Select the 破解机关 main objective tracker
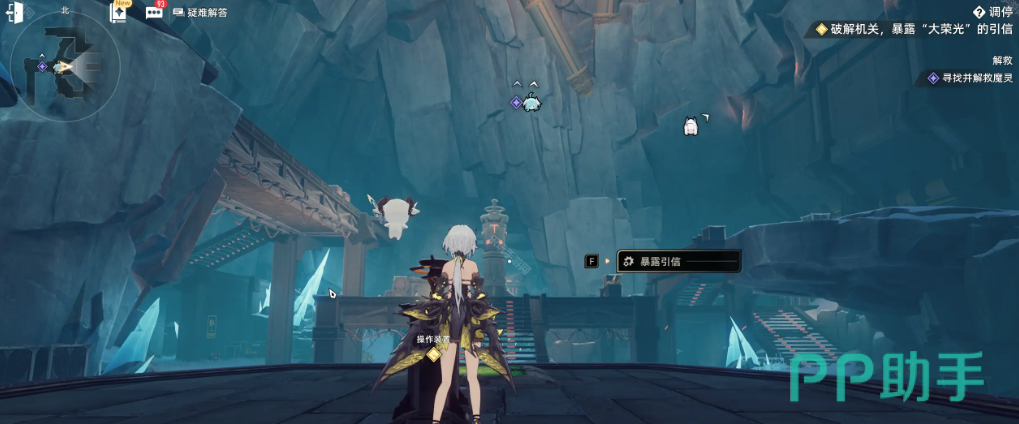The image size is (1019, 424). coord(914,29)
